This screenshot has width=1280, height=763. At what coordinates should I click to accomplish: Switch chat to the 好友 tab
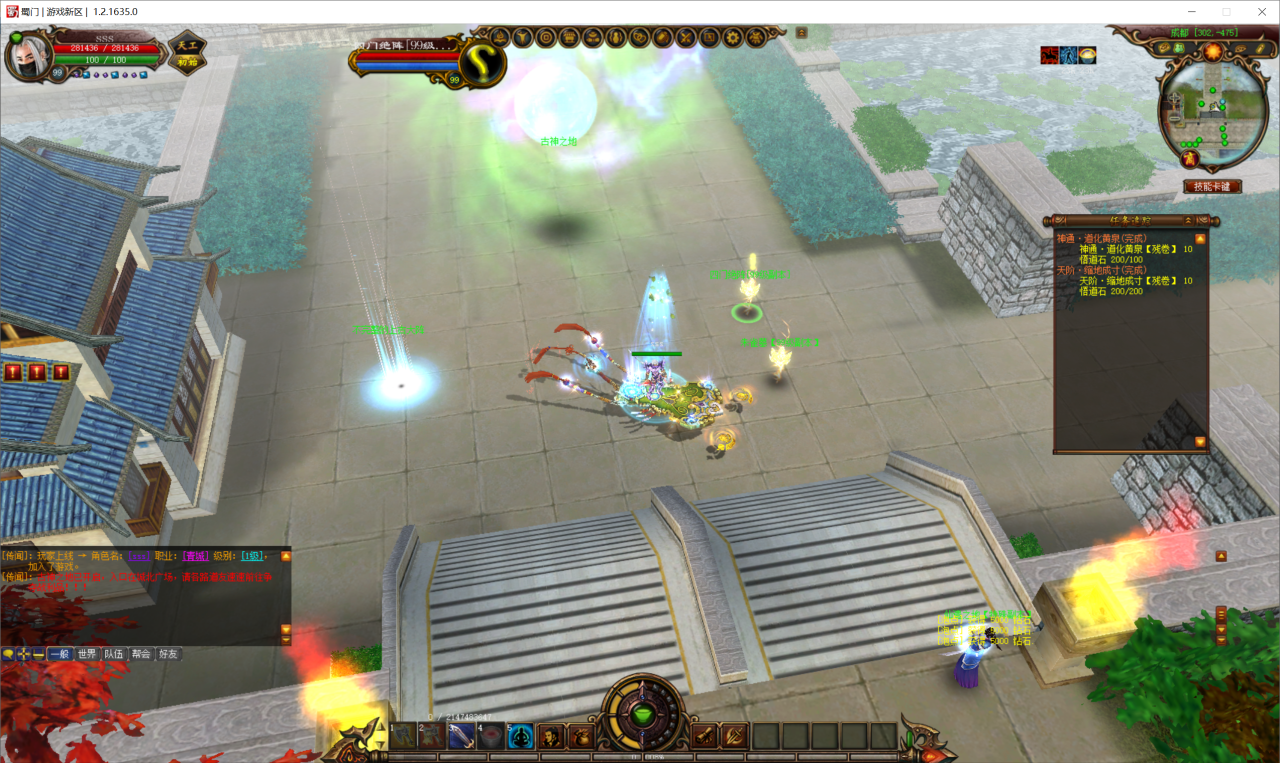(168, 654)
